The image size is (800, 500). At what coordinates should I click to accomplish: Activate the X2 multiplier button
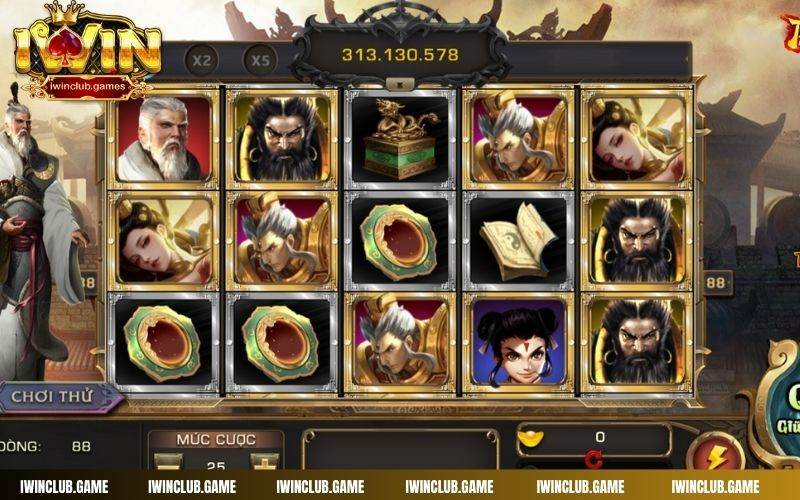[202, 60]
